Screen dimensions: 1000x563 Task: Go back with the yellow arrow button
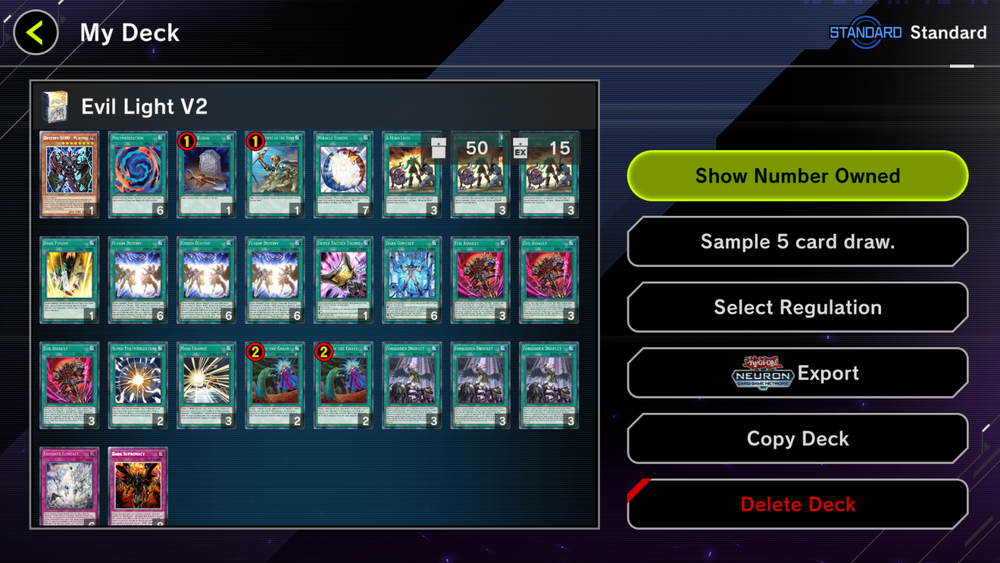coord(36,33)
